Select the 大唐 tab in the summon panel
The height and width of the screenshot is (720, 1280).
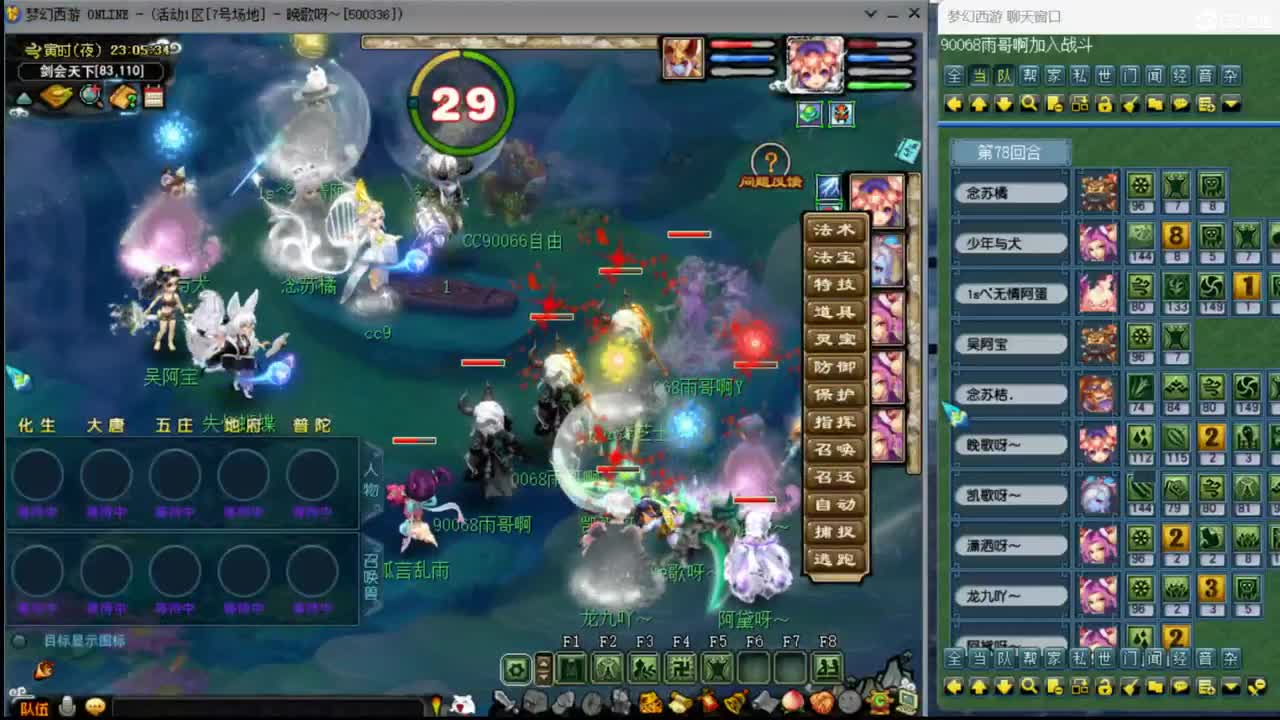104,424
